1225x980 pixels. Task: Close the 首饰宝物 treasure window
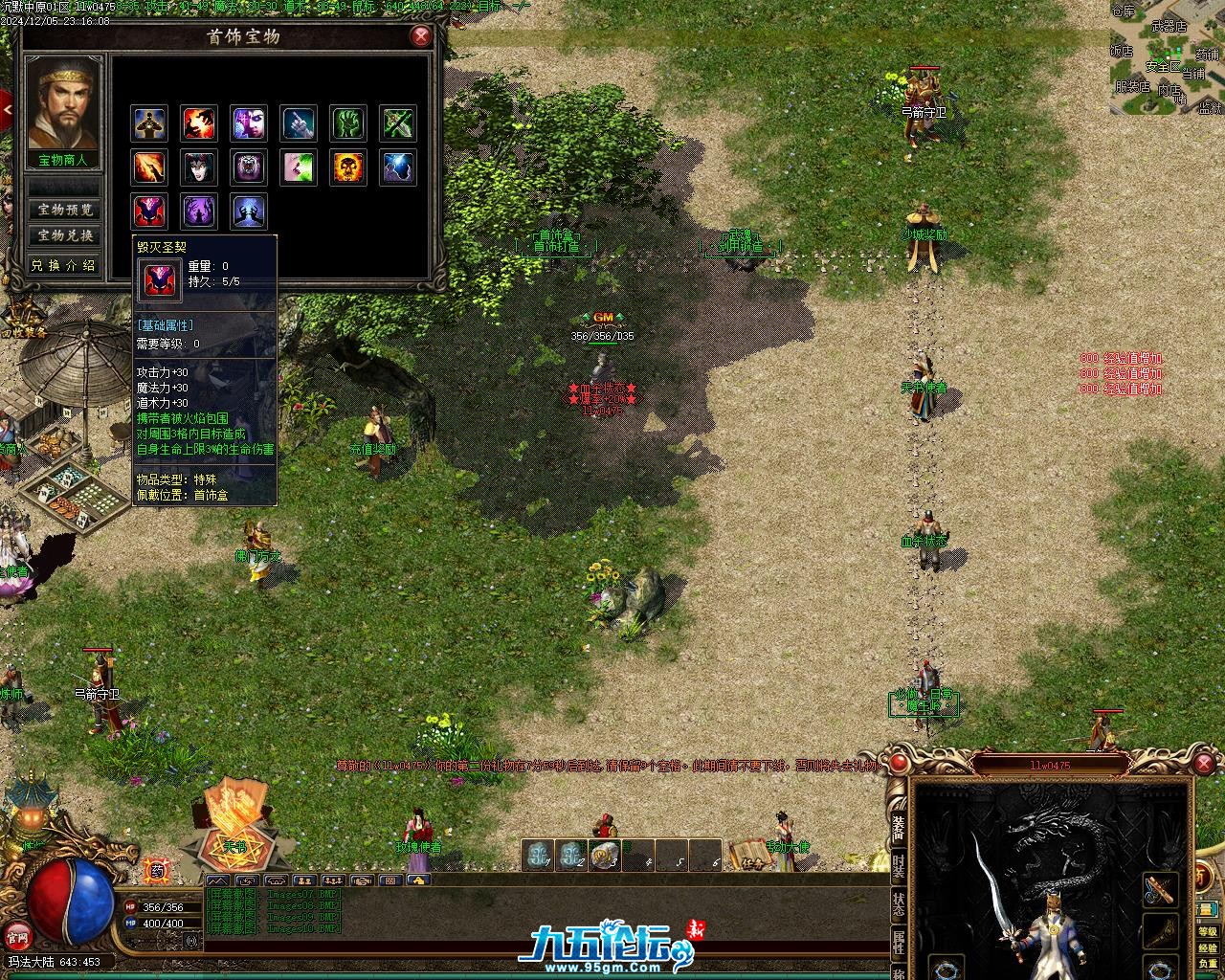(420, 36)
